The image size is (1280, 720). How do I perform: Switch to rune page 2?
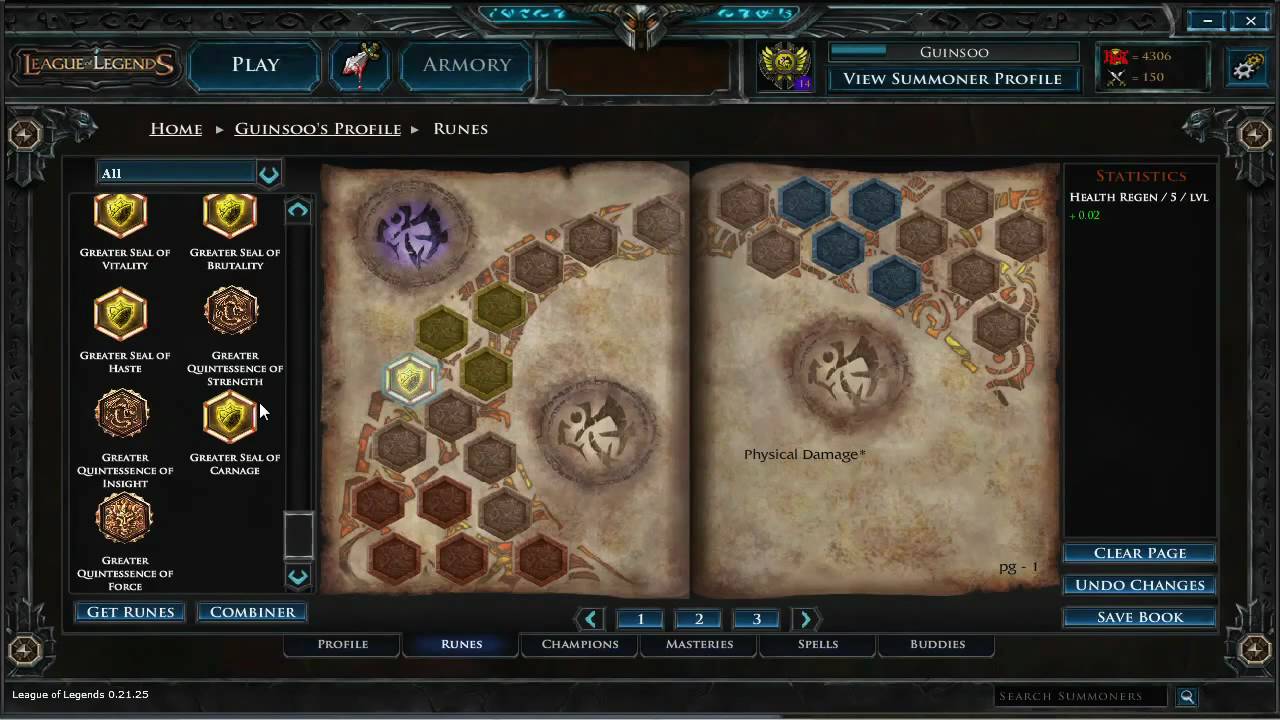point(698,618)
